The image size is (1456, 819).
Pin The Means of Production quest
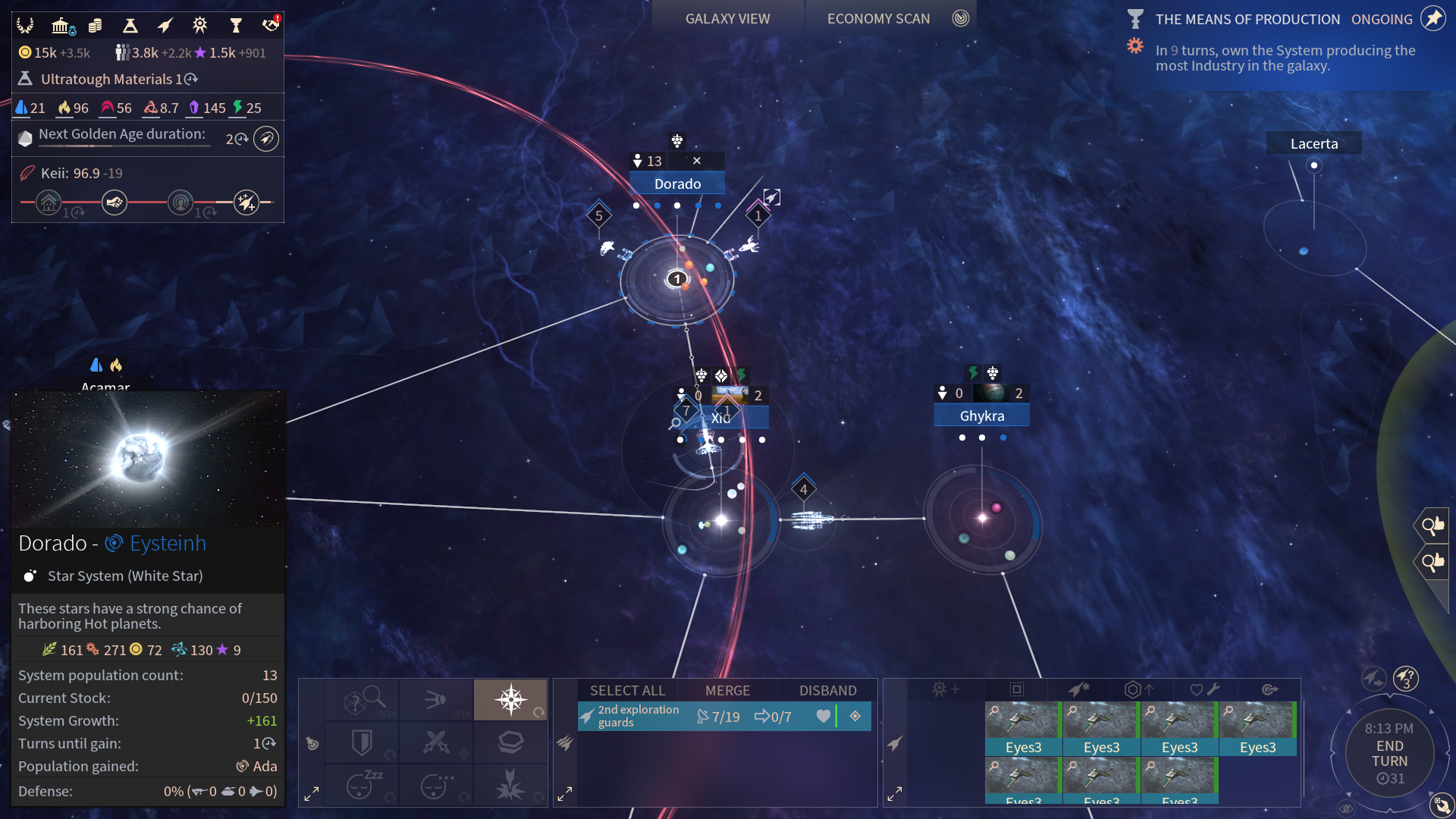[1432, 19]
